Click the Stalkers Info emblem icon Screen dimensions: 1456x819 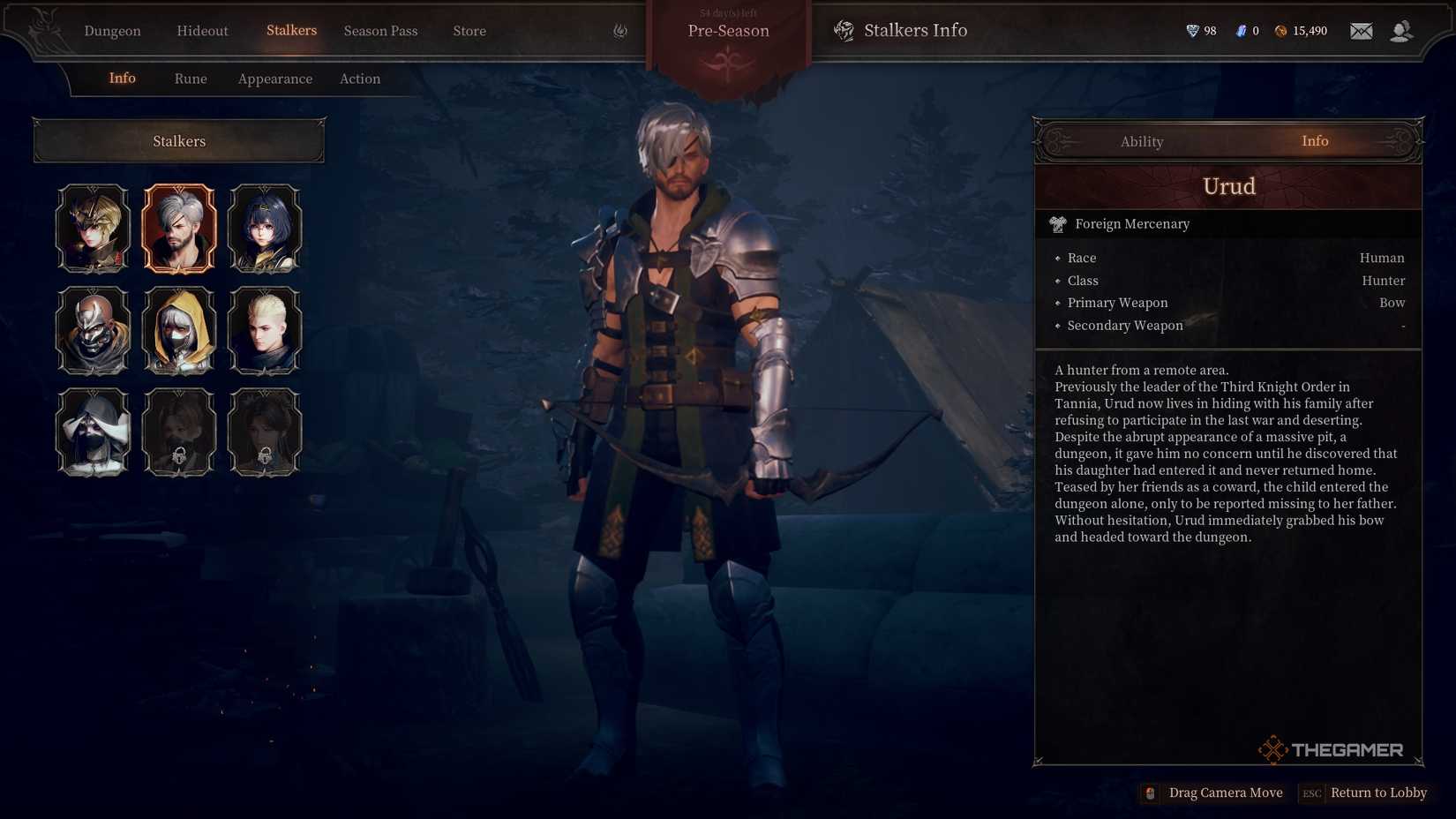844,30
